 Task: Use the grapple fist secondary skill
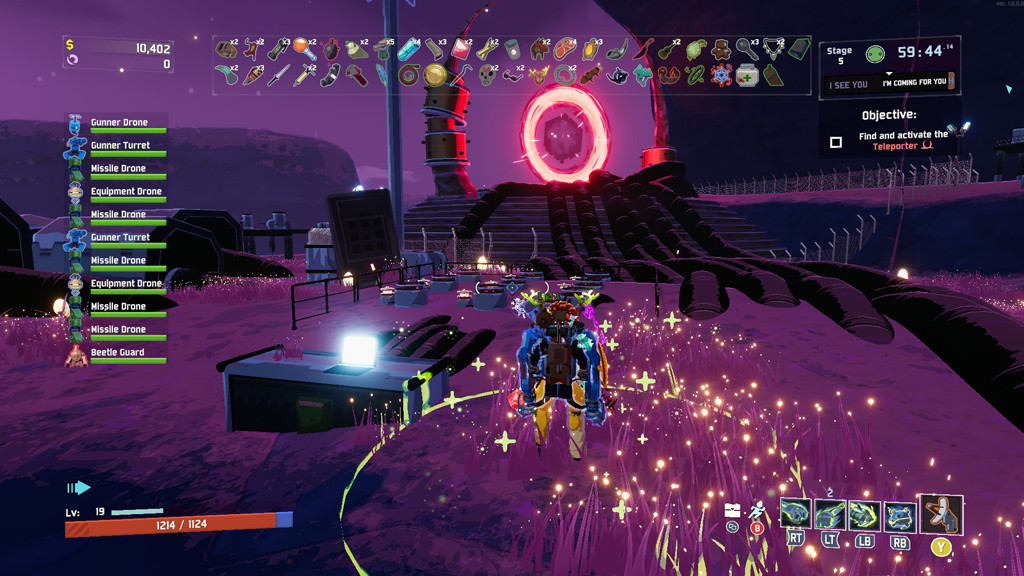tap(830, 514)
